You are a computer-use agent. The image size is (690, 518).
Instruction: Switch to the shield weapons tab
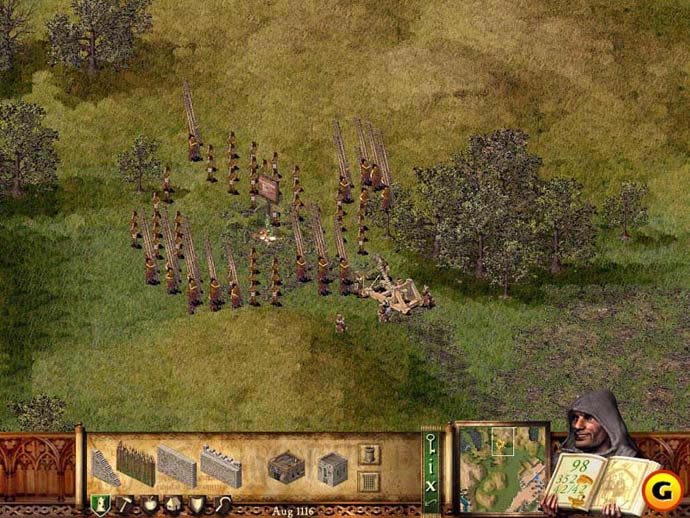(197, 503)
